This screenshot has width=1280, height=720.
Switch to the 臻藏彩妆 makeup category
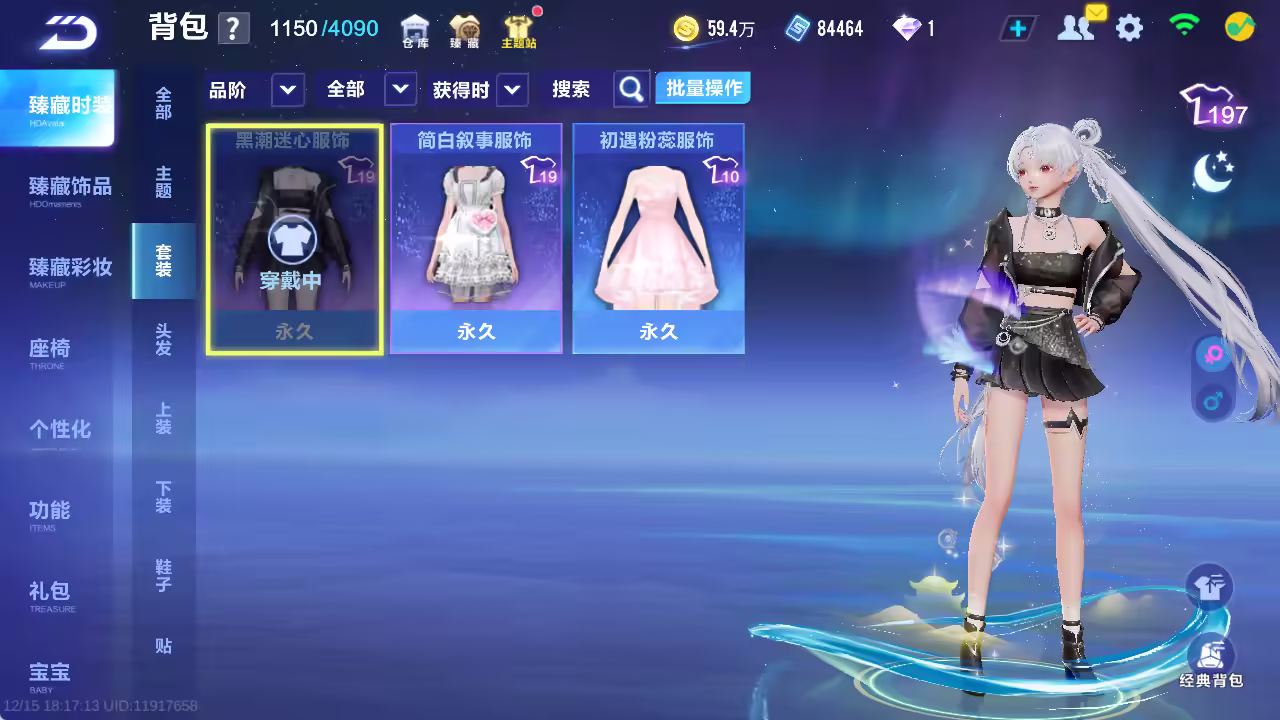69,269
